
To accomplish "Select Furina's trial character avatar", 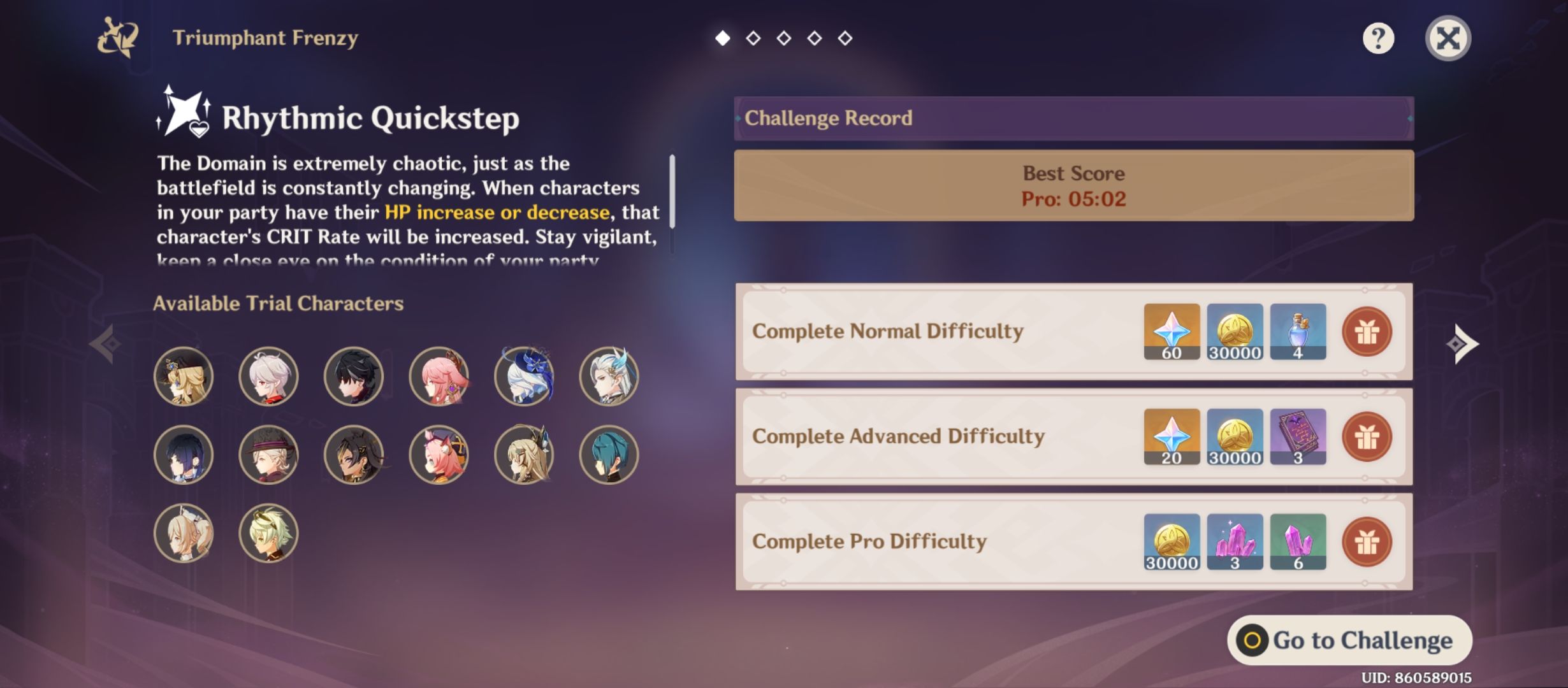I will [x=523, y=376].
